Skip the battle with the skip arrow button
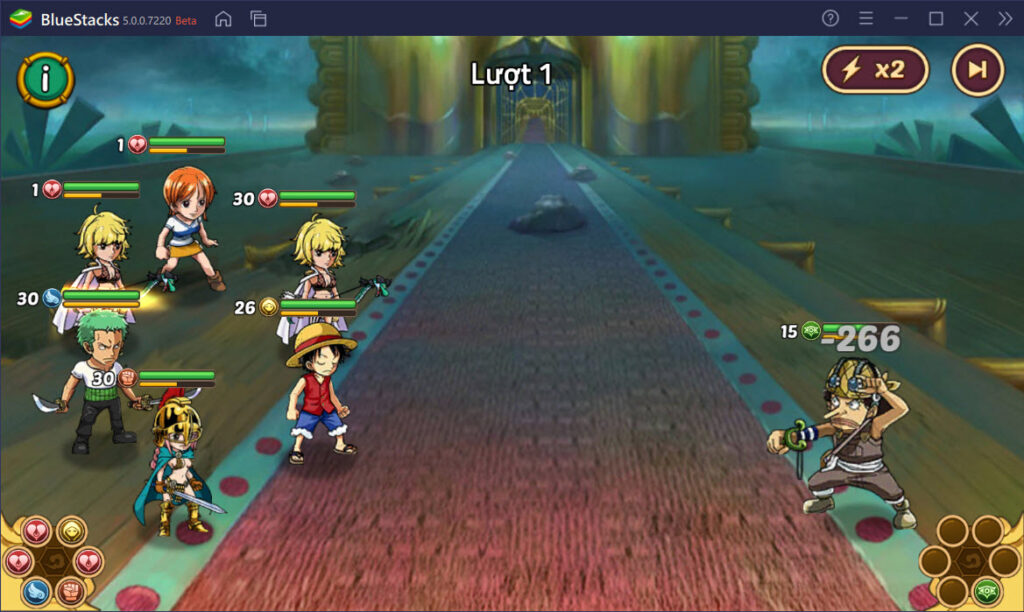This screenshot has width=1024, height=612. tap(977, 70)
